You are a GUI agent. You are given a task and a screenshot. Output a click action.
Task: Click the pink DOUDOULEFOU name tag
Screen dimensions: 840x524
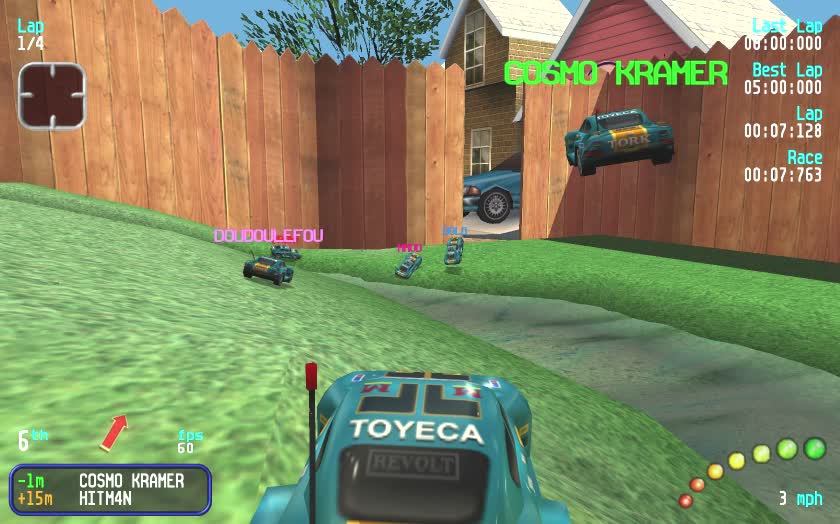pos(268,236)
